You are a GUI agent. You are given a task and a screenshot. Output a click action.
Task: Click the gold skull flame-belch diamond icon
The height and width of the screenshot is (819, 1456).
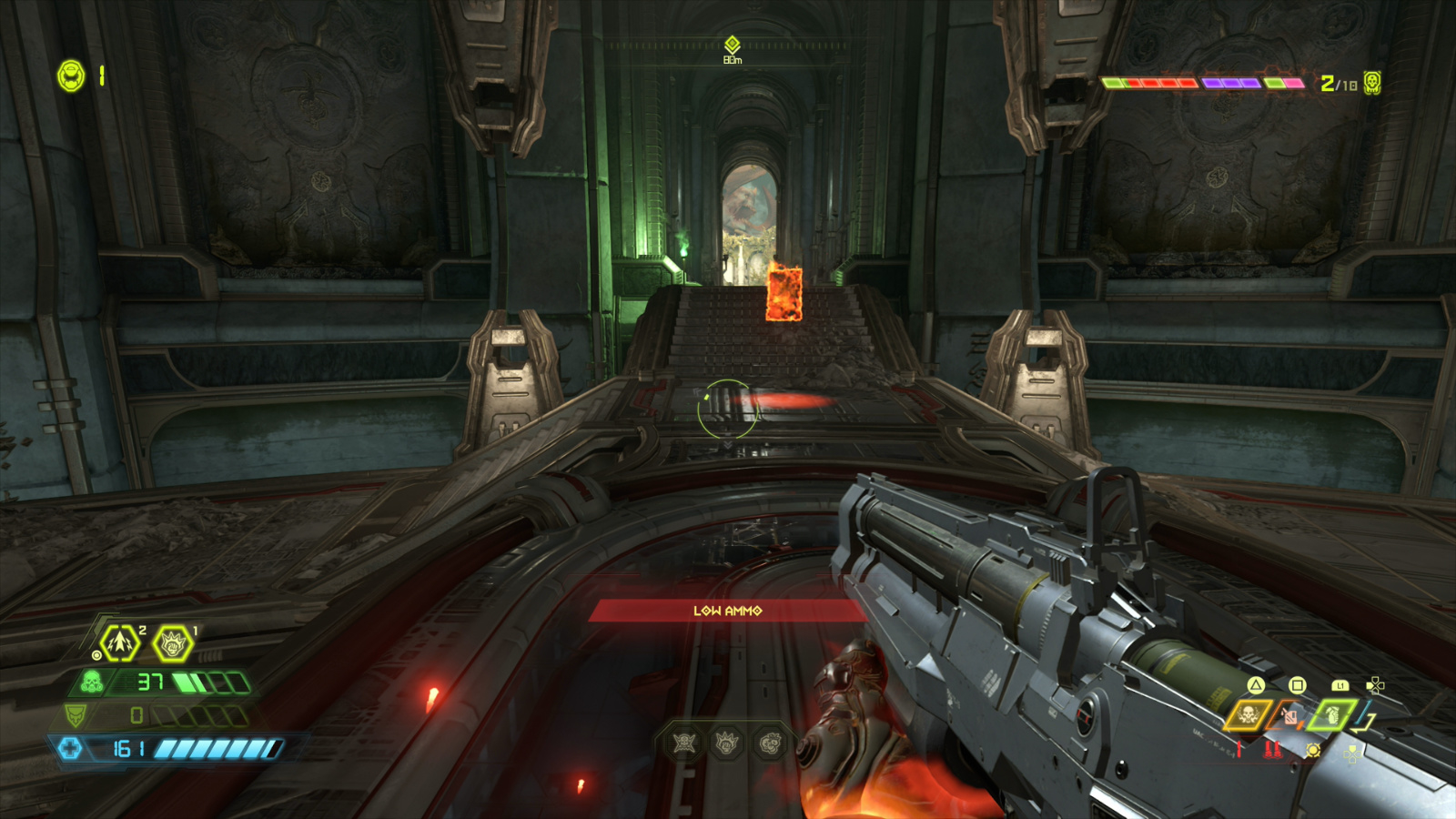pyautogui.click(x=1248, y=715)
